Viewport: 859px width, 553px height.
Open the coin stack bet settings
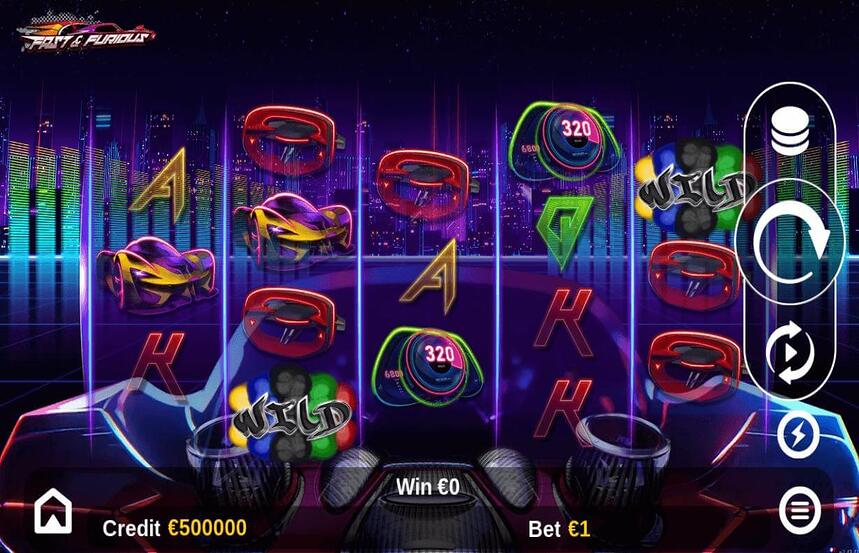point(790,131)
